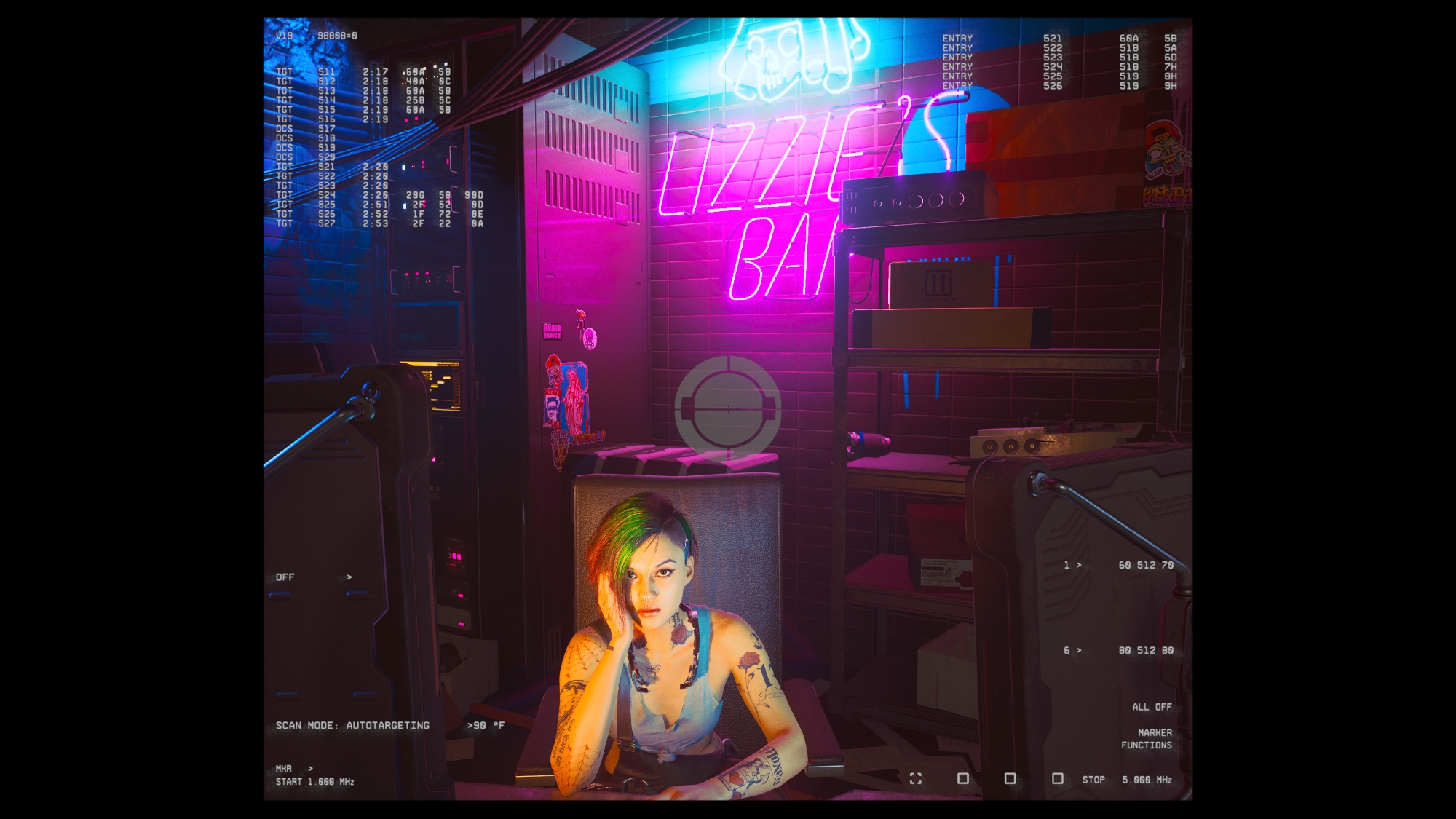Select the START 1.000 MHz label
Screen dimensions: 1456x819
[314, 782]
